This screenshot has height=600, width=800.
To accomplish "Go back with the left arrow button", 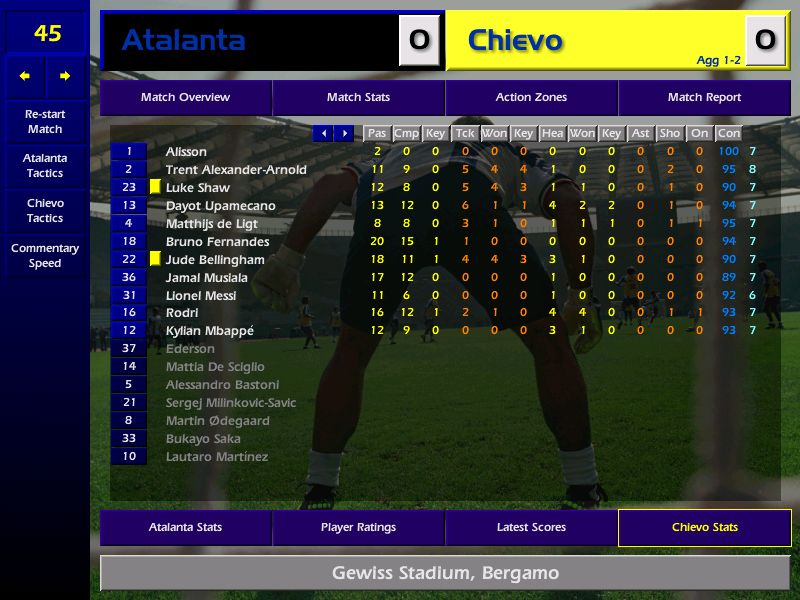I will tap(25, 76).
